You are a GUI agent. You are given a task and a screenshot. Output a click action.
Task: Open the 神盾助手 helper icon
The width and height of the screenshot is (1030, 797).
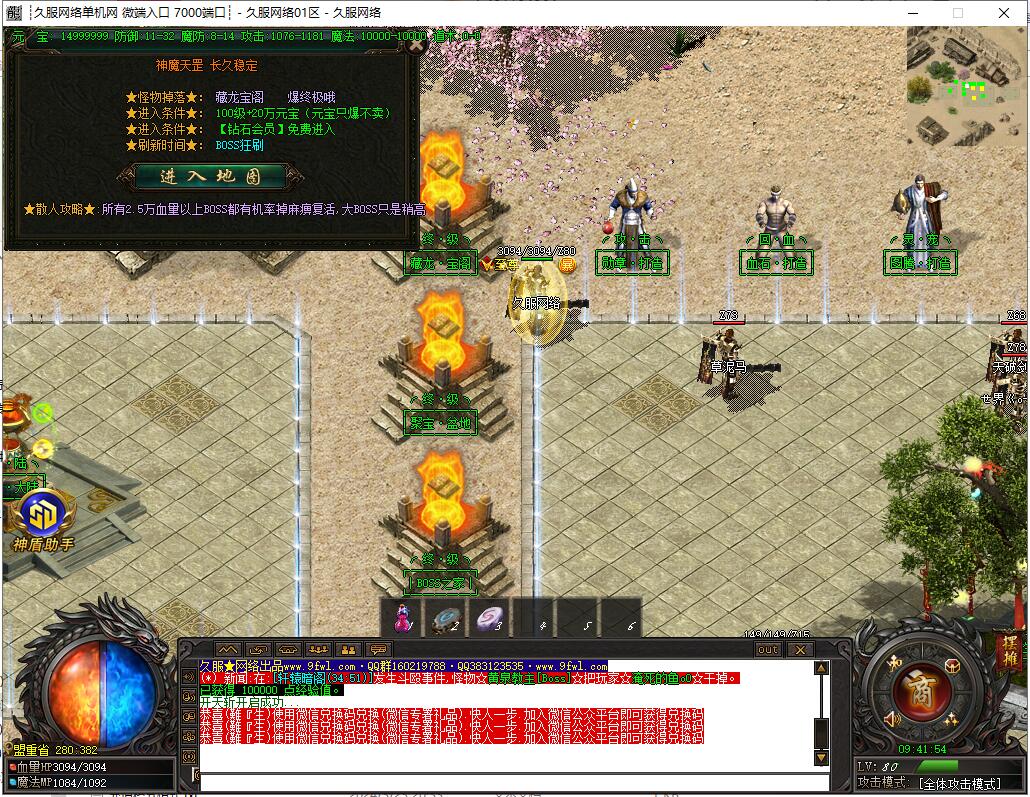tap(43, 516)
